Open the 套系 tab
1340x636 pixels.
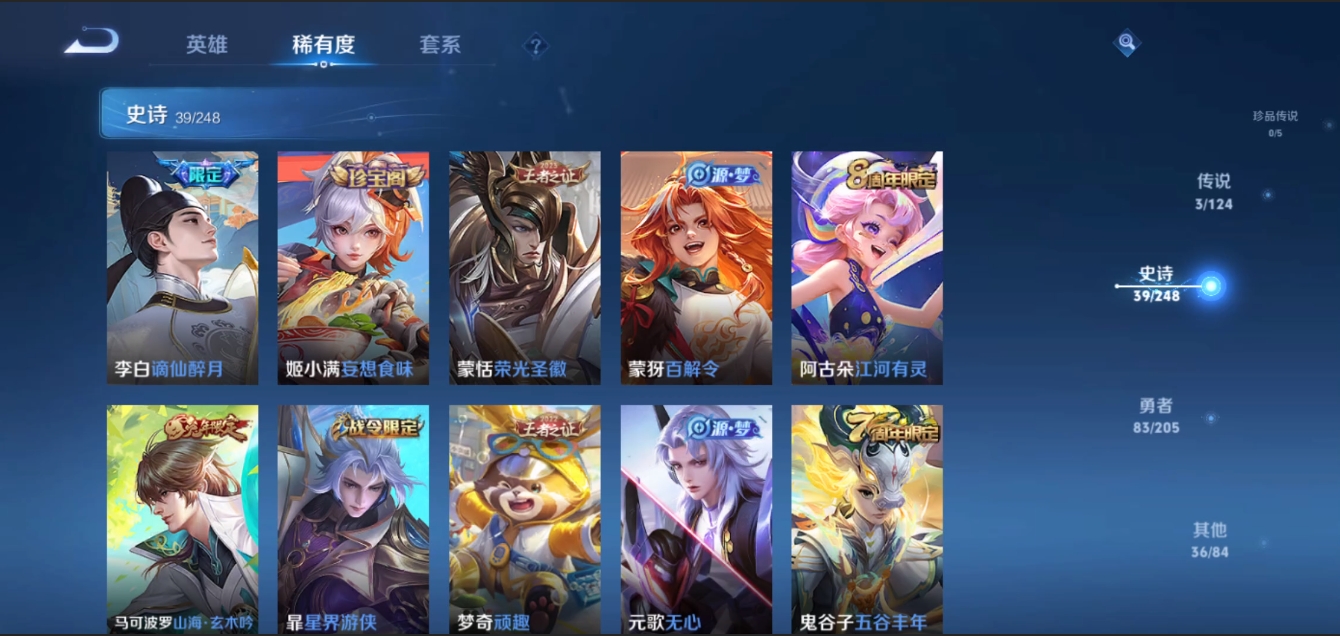[x=440, y=45]
